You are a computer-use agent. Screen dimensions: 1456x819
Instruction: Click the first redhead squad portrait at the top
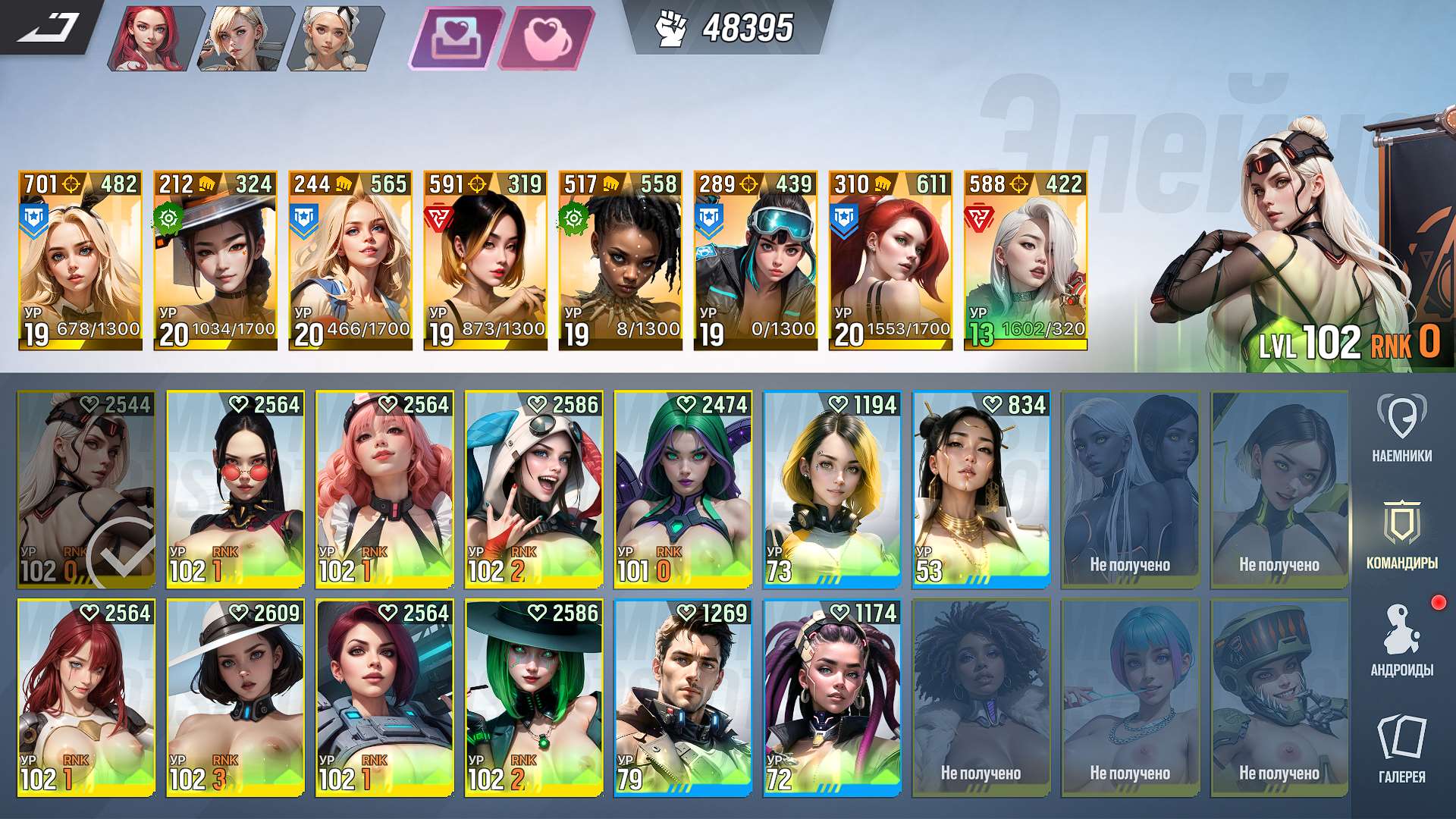pyautogui.click(x=152, y=34)
